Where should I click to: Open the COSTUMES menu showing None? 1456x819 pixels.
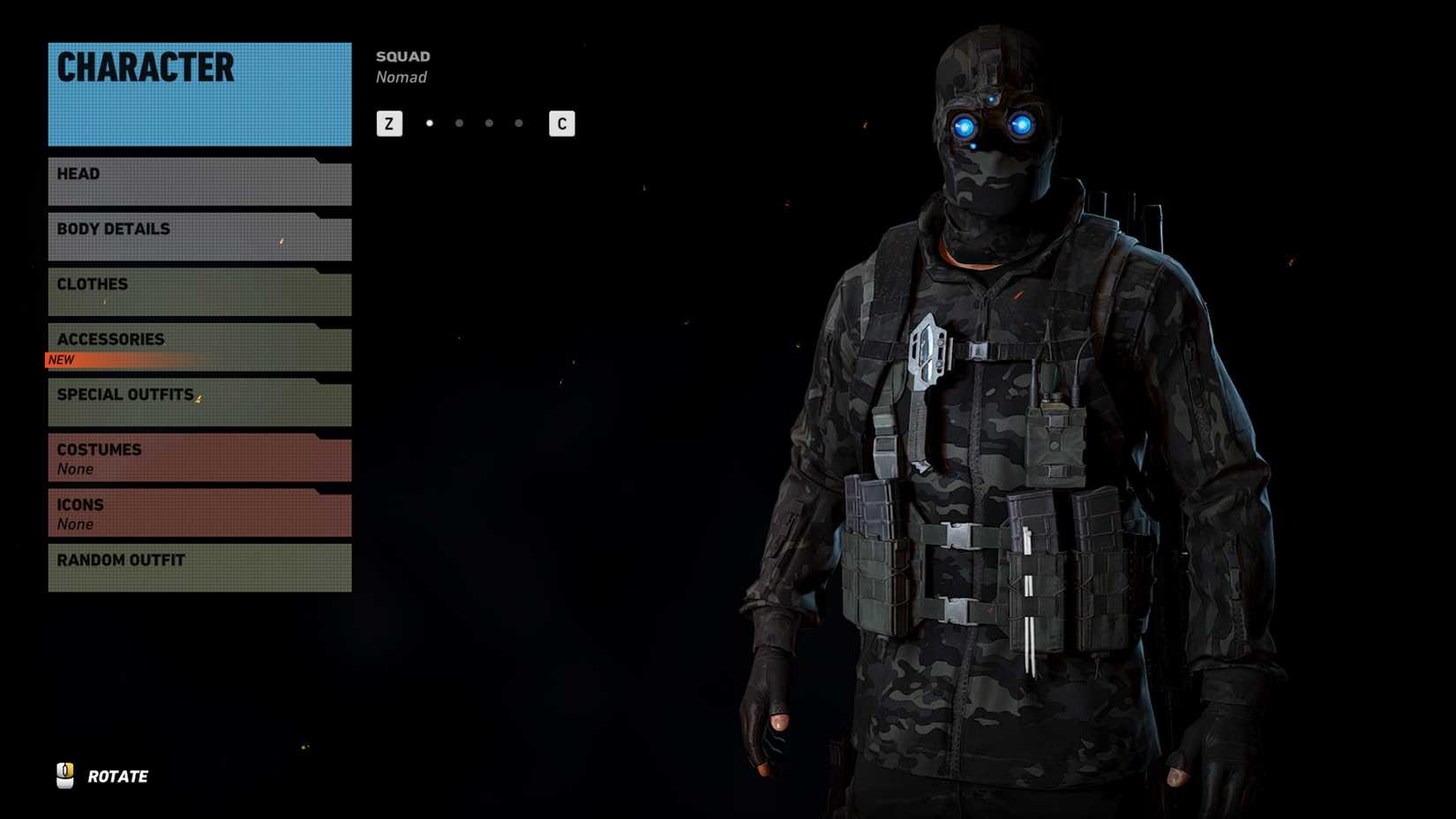coord(199,458)
